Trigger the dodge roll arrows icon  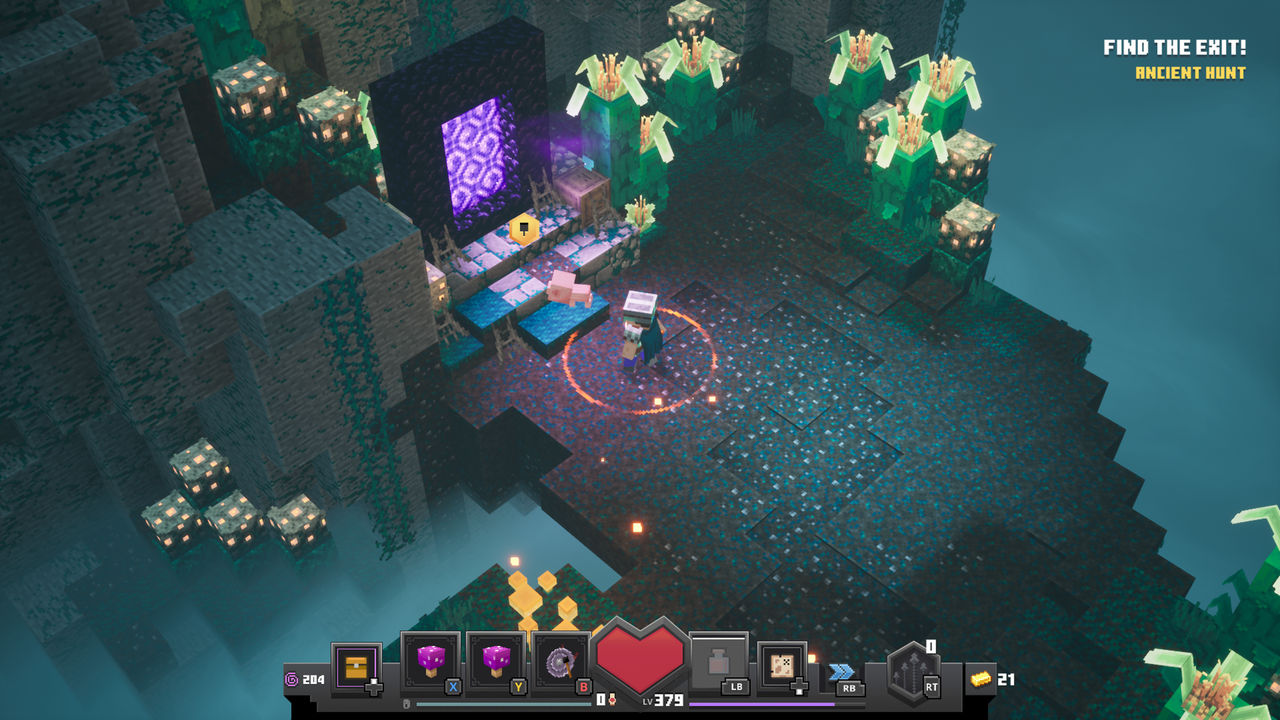click(x=842, y=671)
